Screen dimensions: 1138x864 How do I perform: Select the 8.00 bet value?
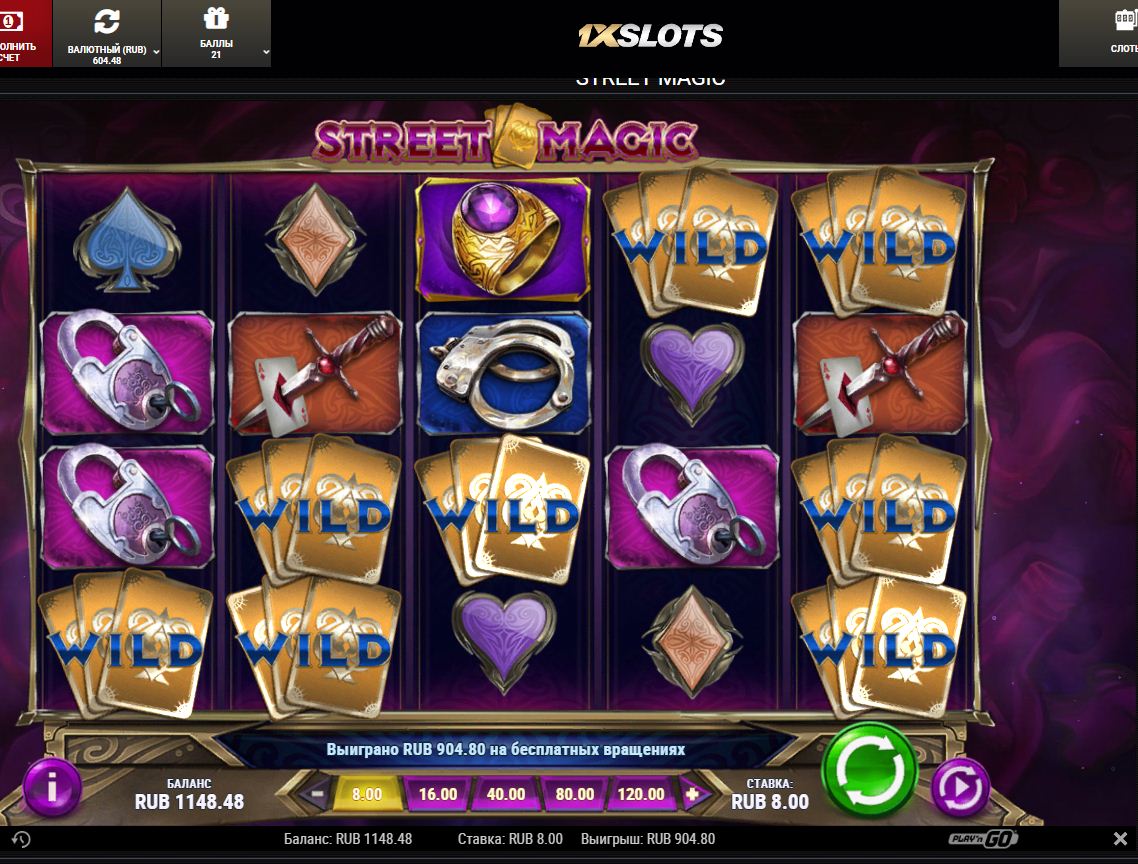(367, 795)
